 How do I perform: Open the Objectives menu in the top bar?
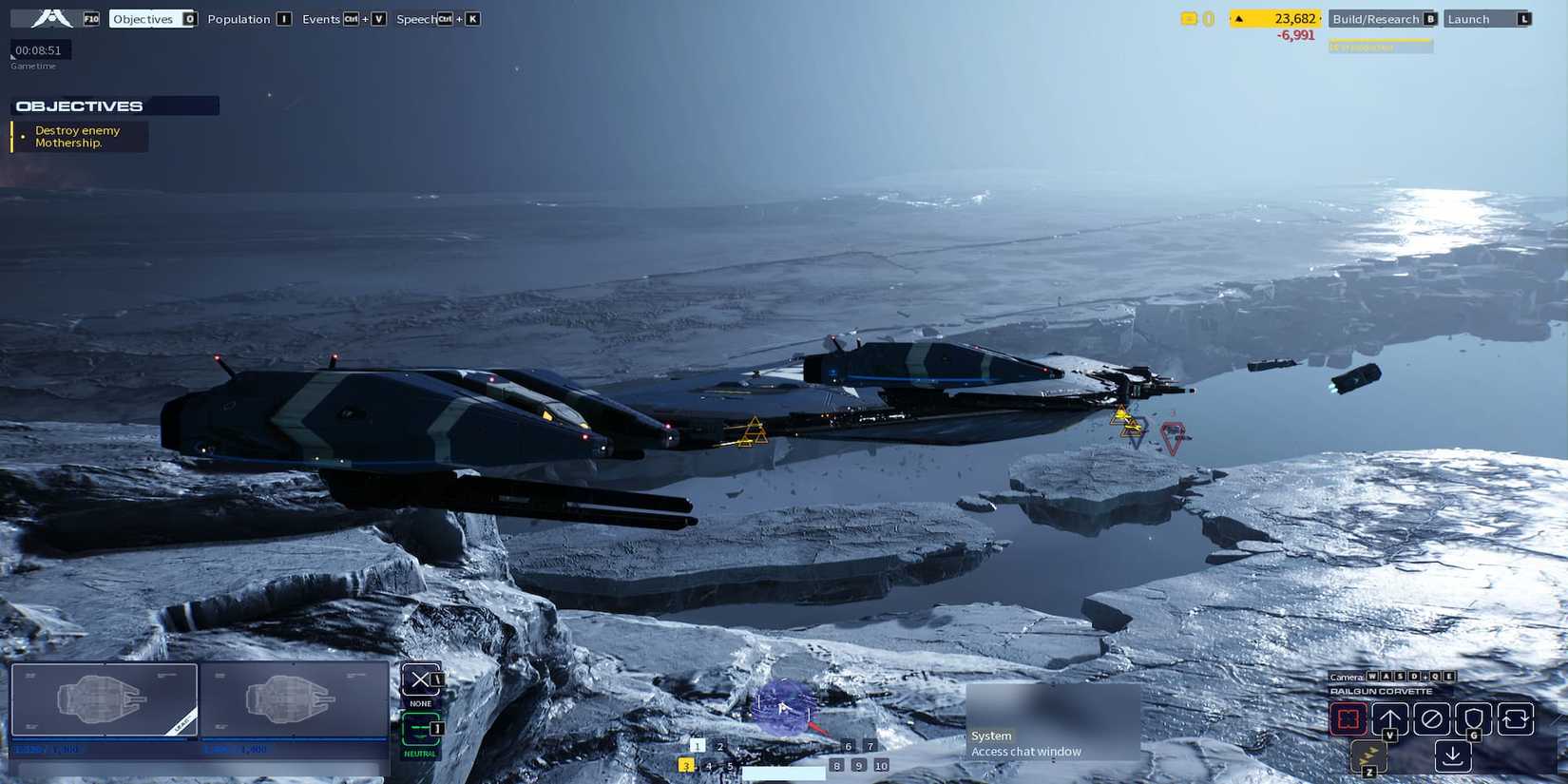pyautogui.click(x=143, y=18)
